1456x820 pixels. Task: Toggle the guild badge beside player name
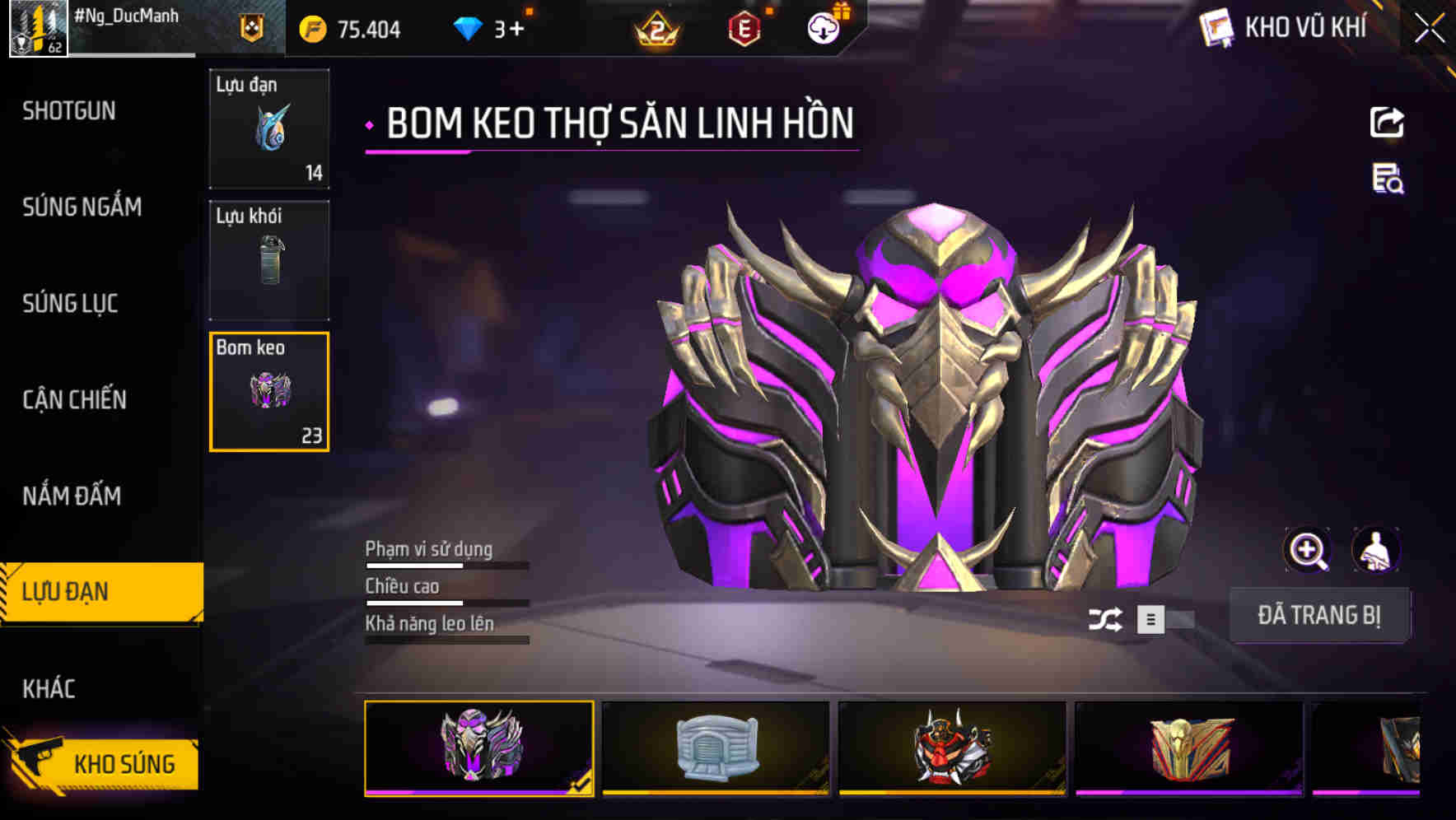coord(250,29)
